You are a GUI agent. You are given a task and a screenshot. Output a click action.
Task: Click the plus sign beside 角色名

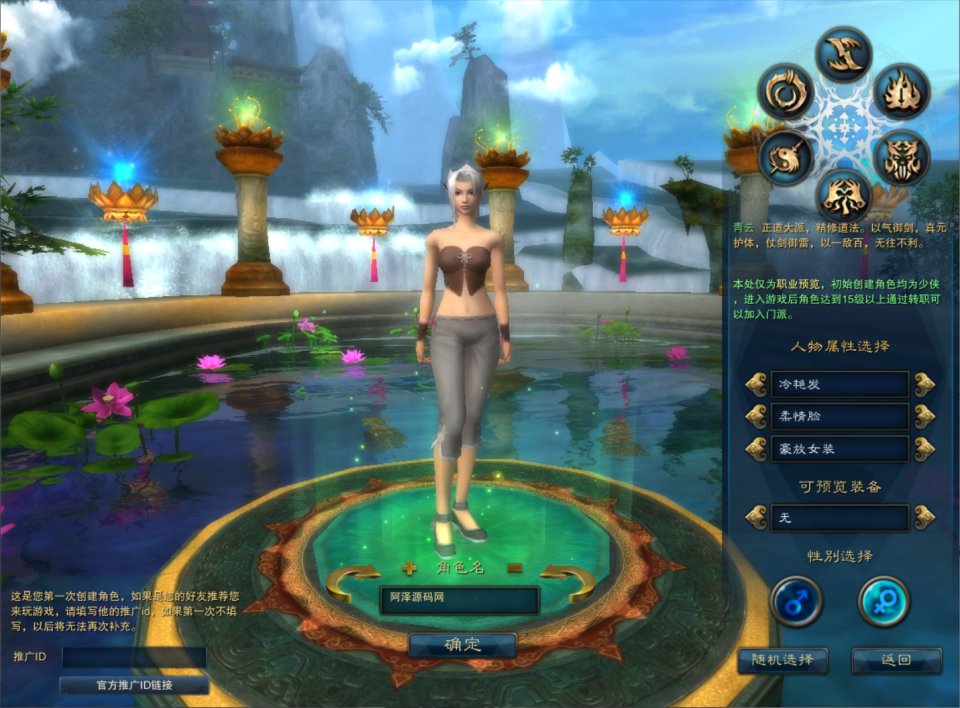coord(408,568)
